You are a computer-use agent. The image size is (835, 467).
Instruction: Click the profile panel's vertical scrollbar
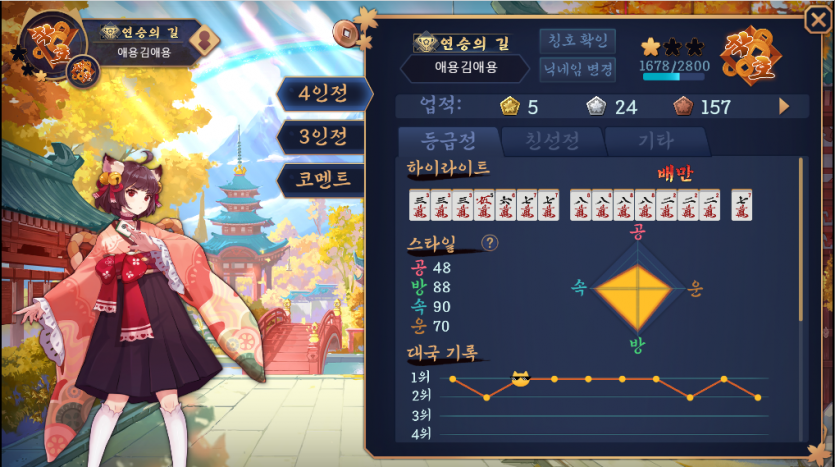pos(801,240)
